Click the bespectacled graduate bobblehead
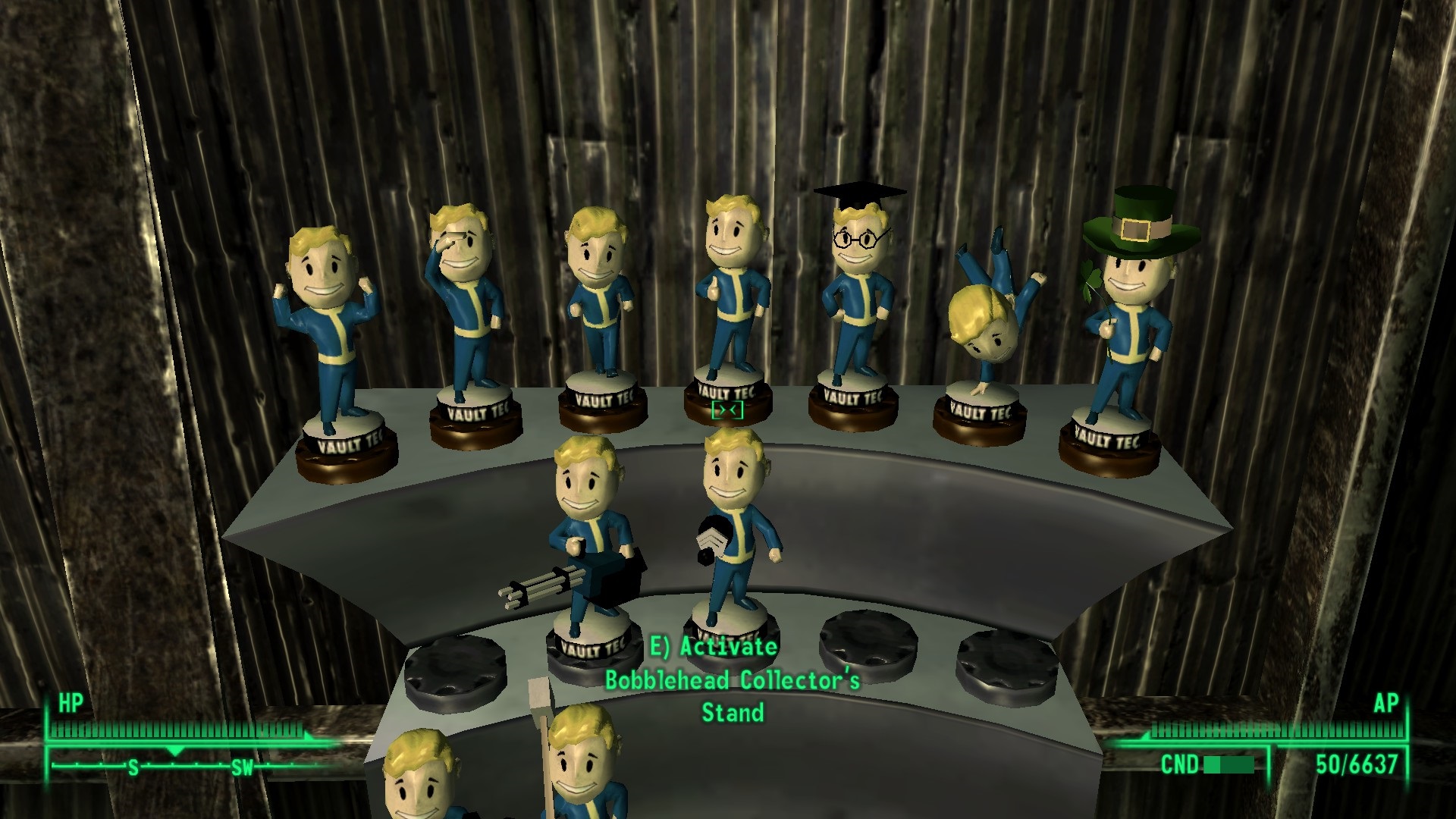This screenshot has width=1456, height=819. click(x=857, y=288)
